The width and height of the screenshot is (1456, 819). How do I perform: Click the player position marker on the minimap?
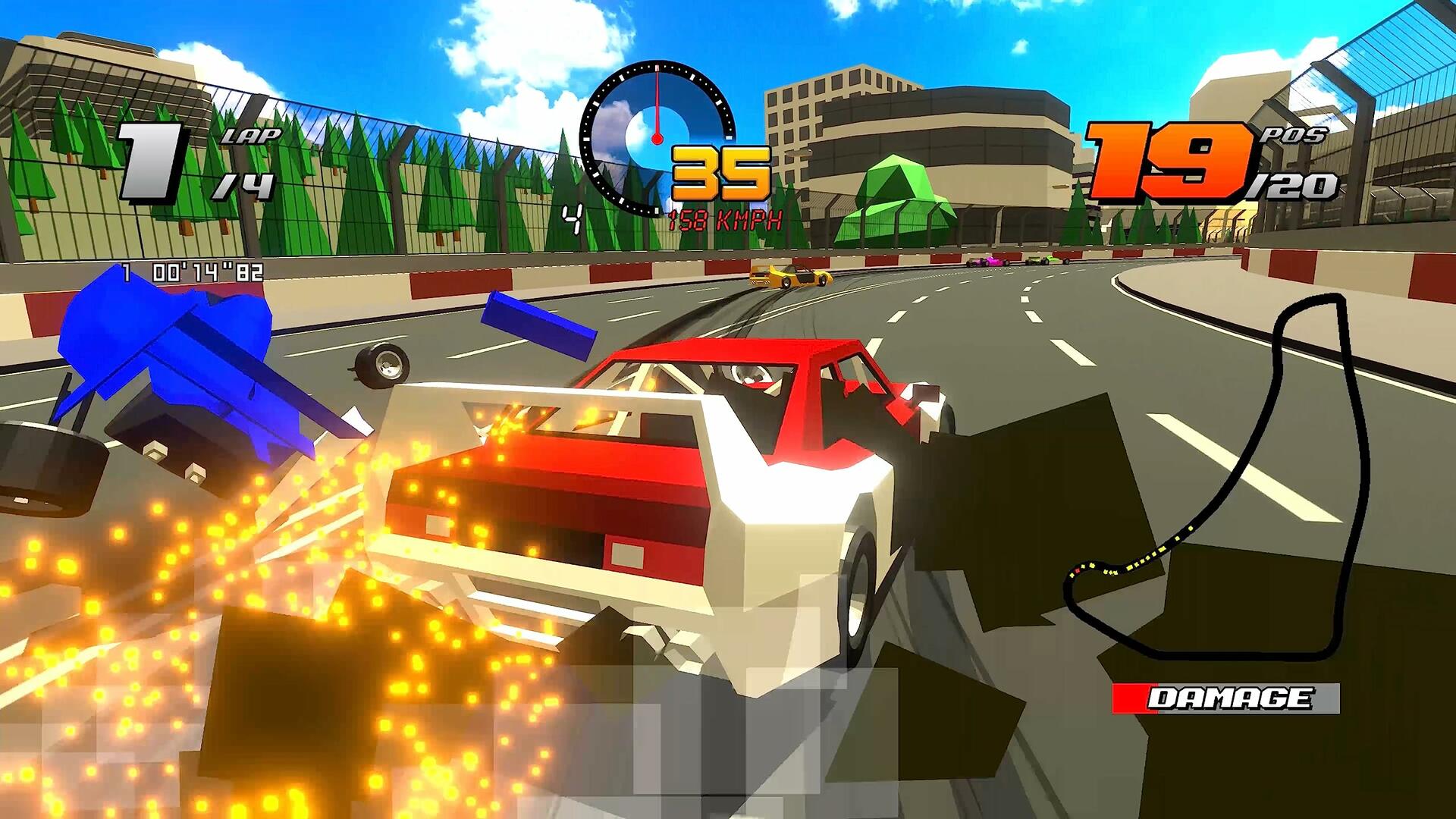[x=1078, y=570]
